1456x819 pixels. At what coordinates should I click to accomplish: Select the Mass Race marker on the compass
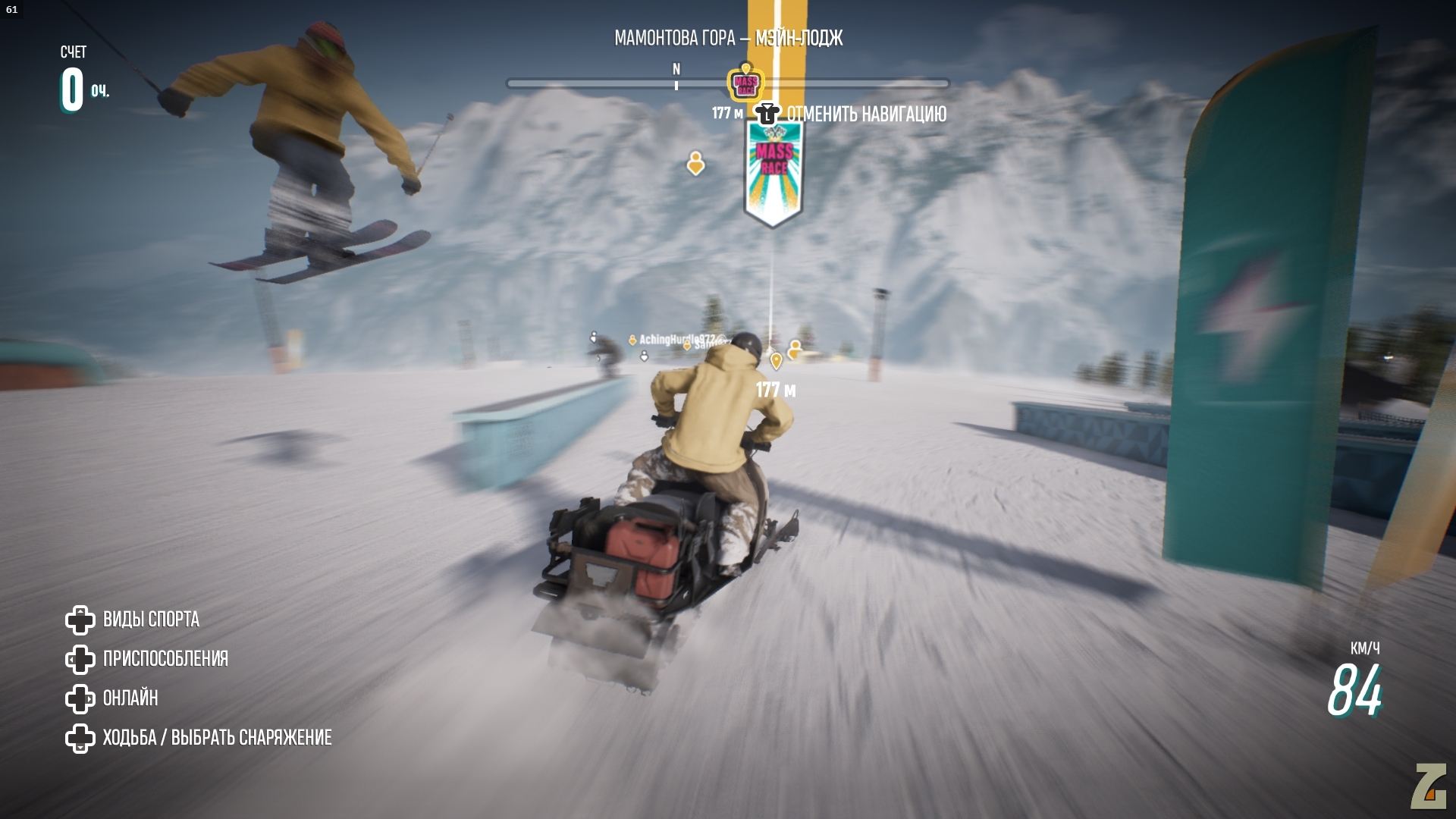tap(745, 83)
